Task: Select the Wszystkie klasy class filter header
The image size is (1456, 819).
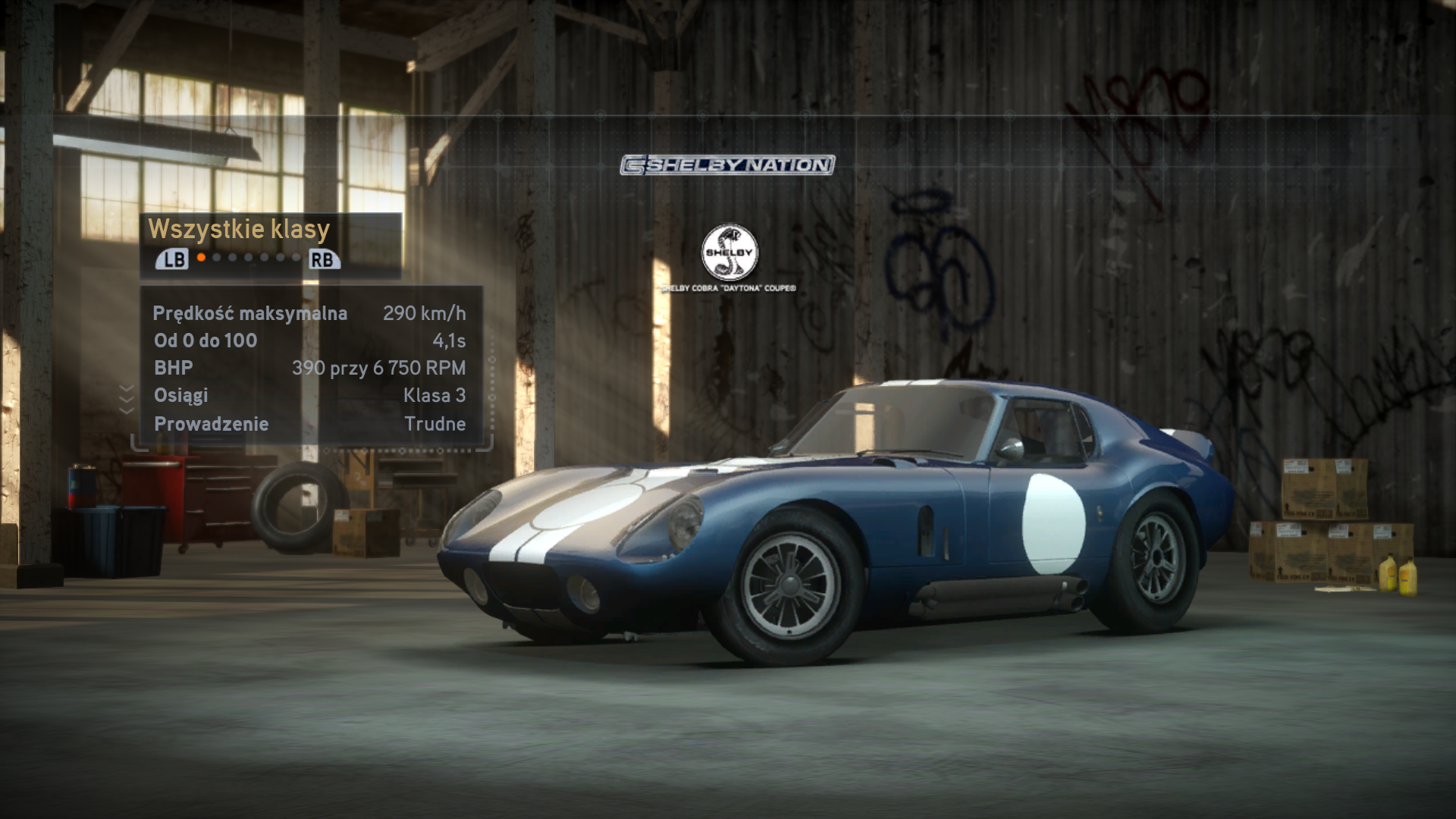Action: pos(239,229)
